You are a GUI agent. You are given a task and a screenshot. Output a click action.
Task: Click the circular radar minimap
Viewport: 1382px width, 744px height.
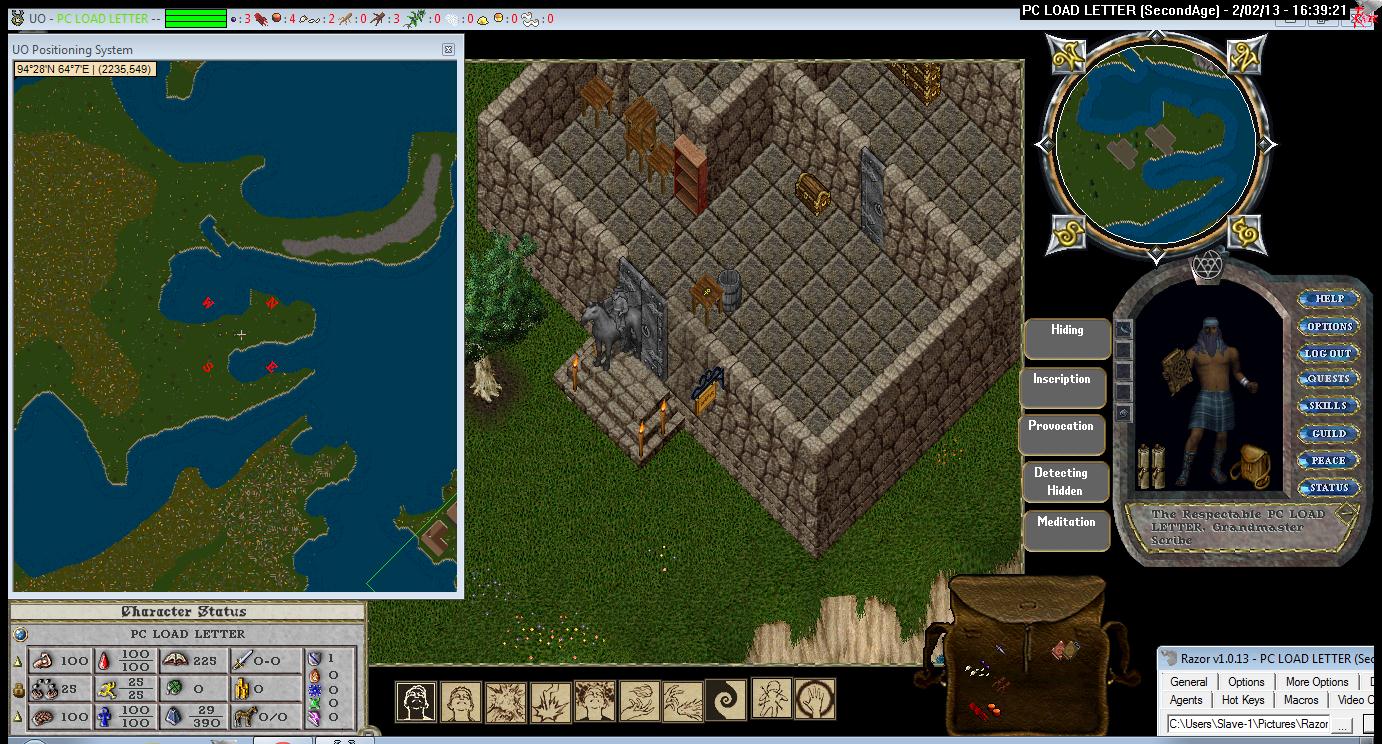click(1155, 142)
